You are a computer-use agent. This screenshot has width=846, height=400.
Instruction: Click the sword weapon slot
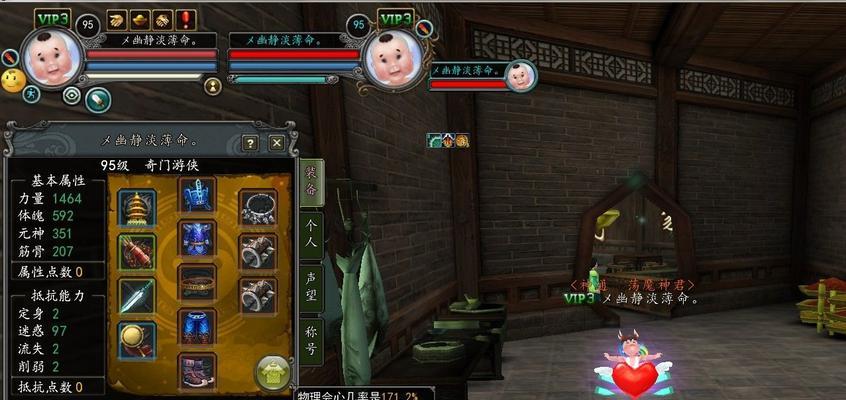coord(137,297)
